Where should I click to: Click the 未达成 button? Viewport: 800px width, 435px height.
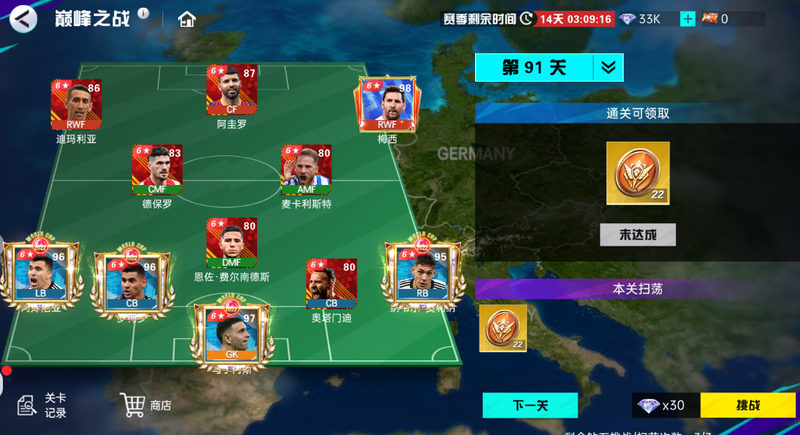(637, 235)
